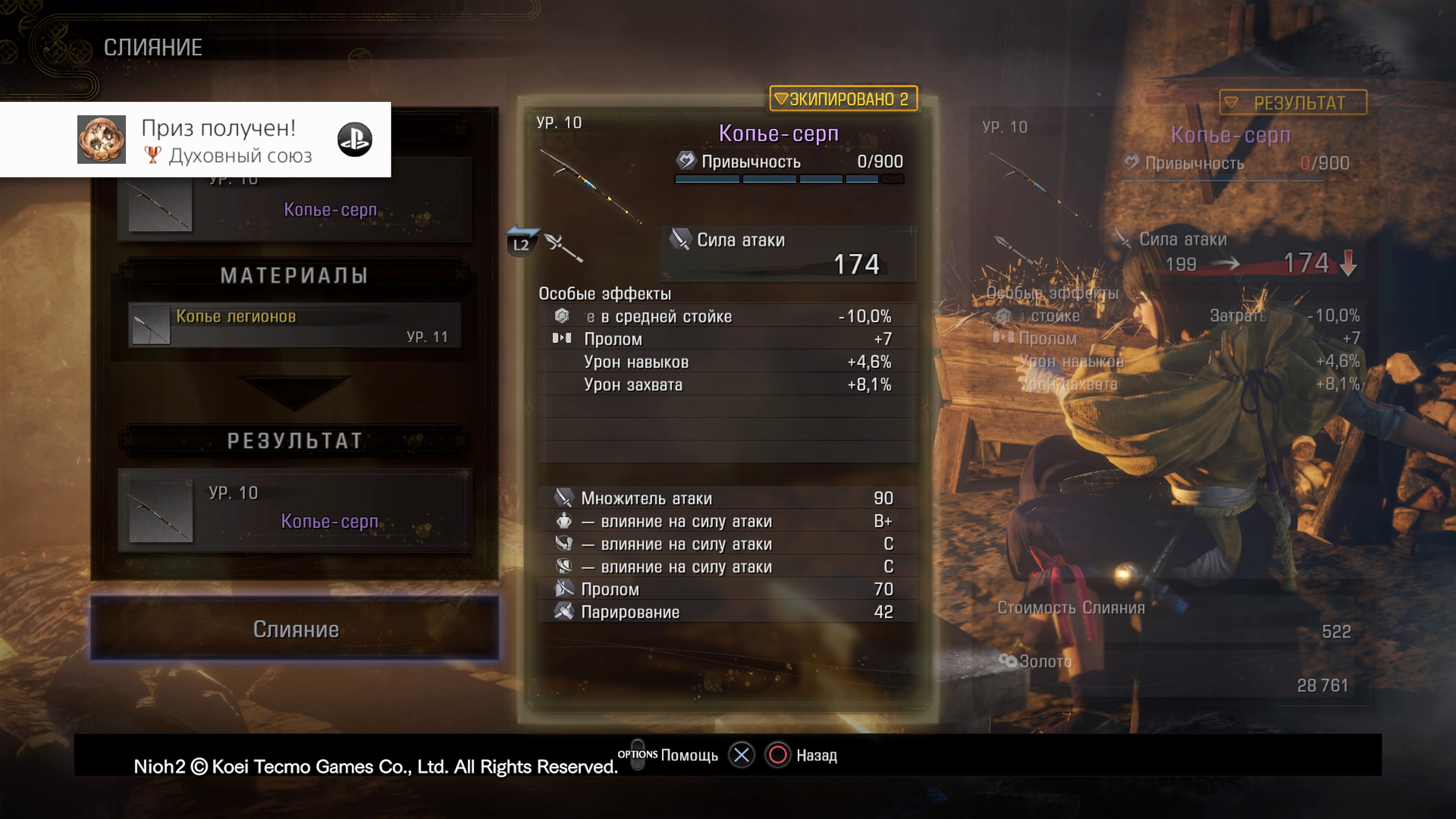The image size is (1456, 819).
Task: Select the Урон навыков special effect row
Action: pos(727,362)
